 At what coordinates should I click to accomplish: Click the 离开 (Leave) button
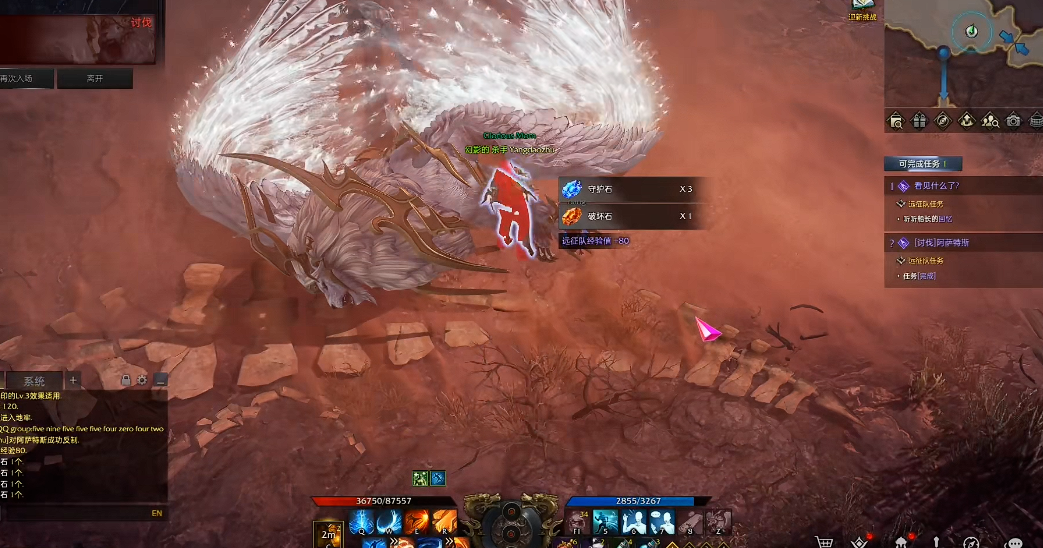pos(95,78)
